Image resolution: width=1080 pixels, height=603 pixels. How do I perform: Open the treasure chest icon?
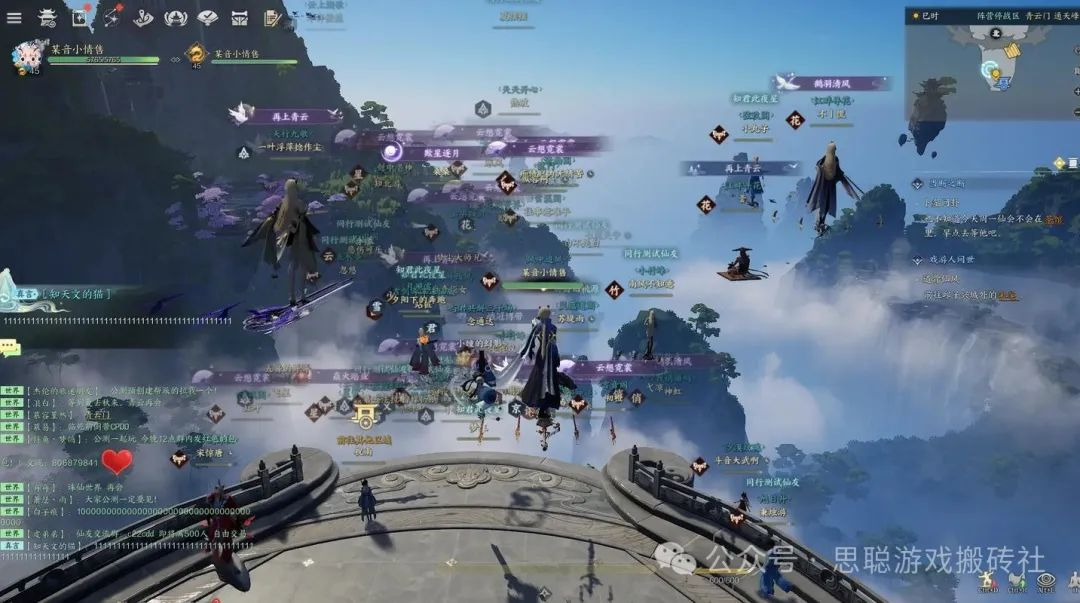[x=240, y=17]
